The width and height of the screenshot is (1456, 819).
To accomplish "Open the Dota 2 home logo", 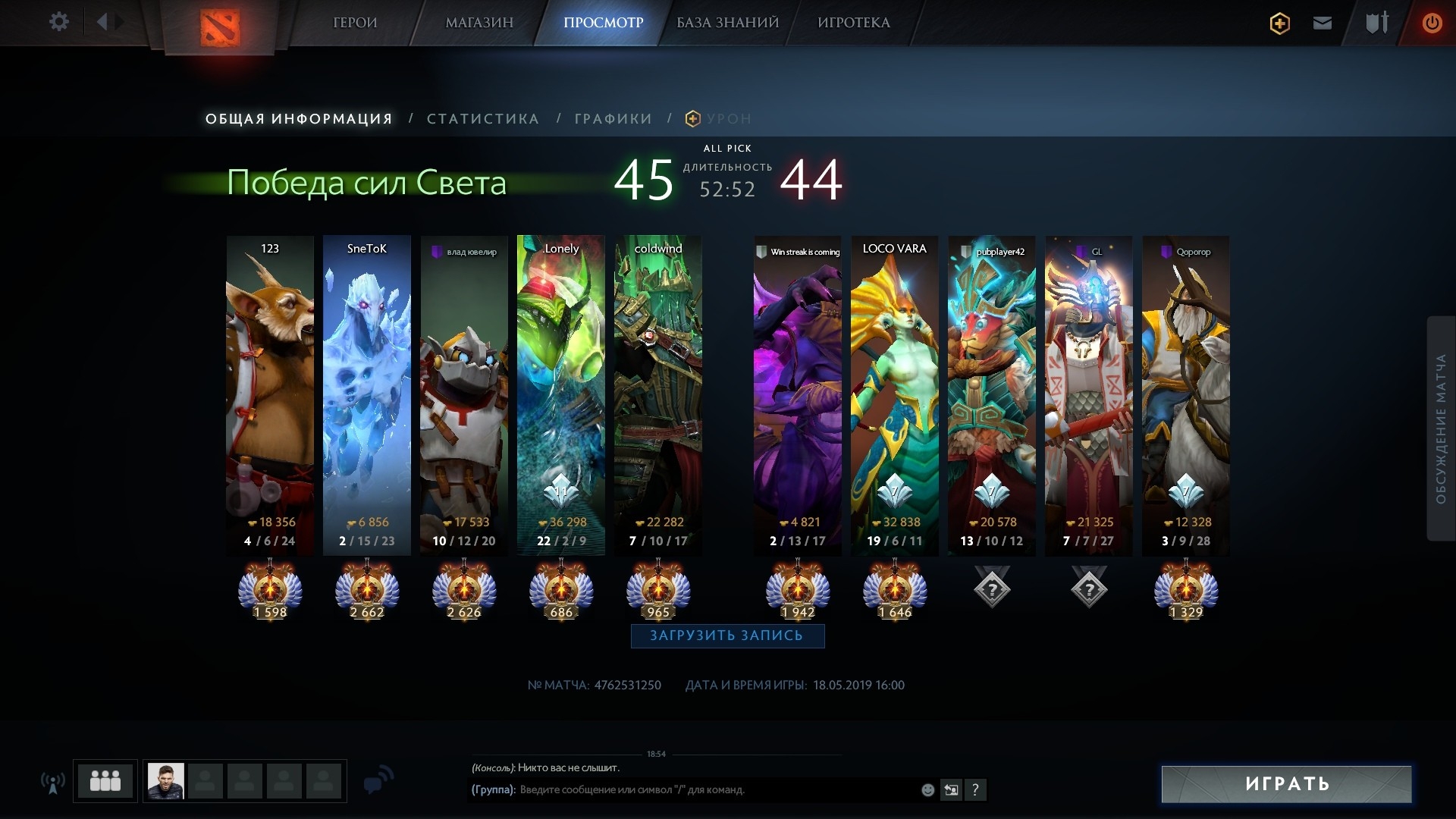I will [x=220, y=27].
